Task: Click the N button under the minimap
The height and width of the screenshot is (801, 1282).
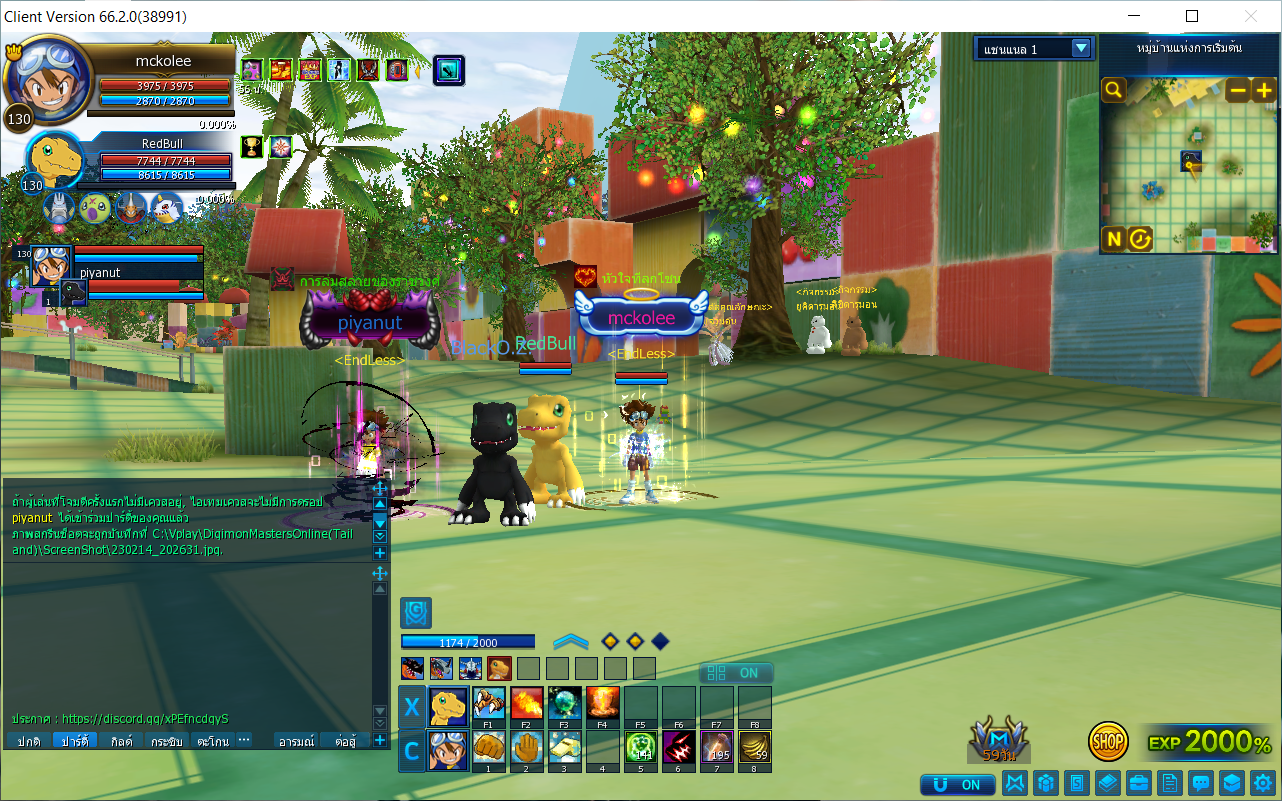Action: pos(1114,238)
